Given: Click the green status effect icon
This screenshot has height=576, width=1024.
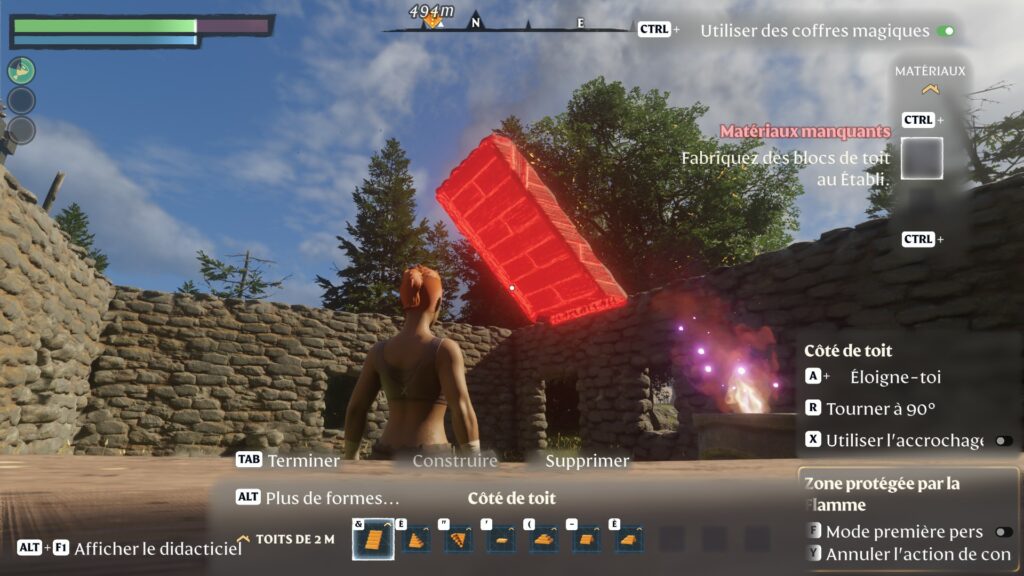Looking at the screenshot, I should tap(22, 70).
